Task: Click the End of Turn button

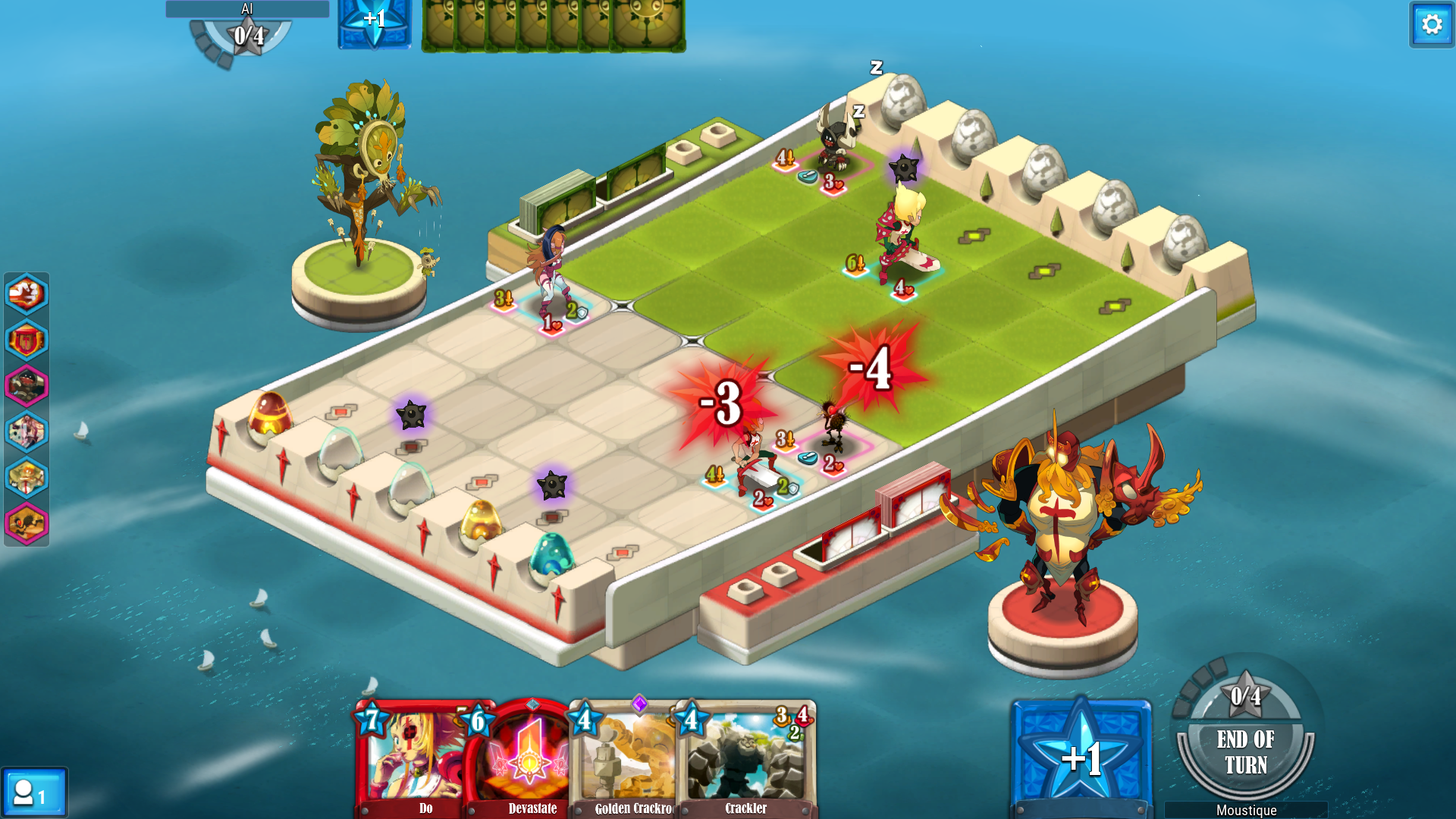Action: coord(1245,752)
